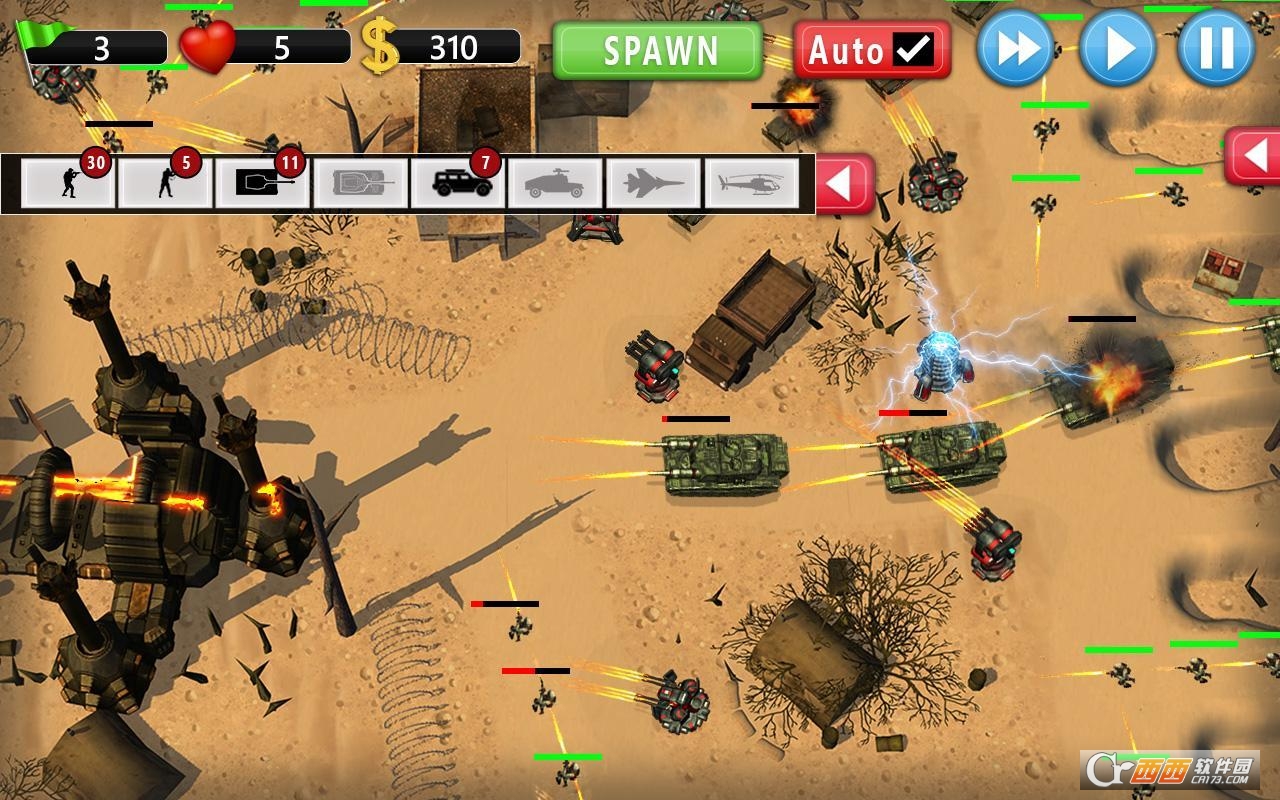Select the heavy tank unit
Image resolution: width=1280 pixels, height=800 pixels.
[x=360, y=183]
